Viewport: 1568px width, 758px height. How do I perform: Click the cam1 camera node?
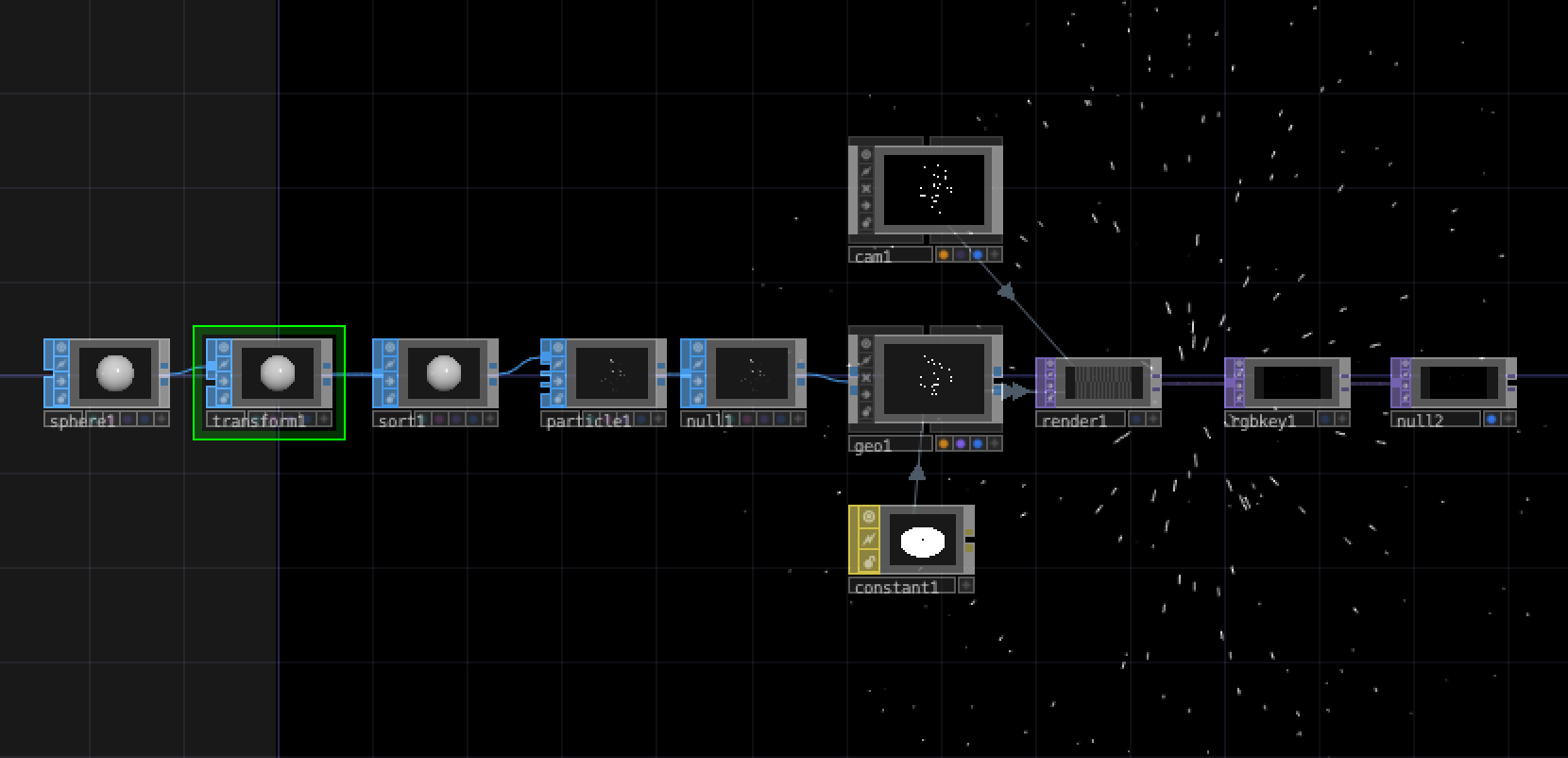point(933,187)
